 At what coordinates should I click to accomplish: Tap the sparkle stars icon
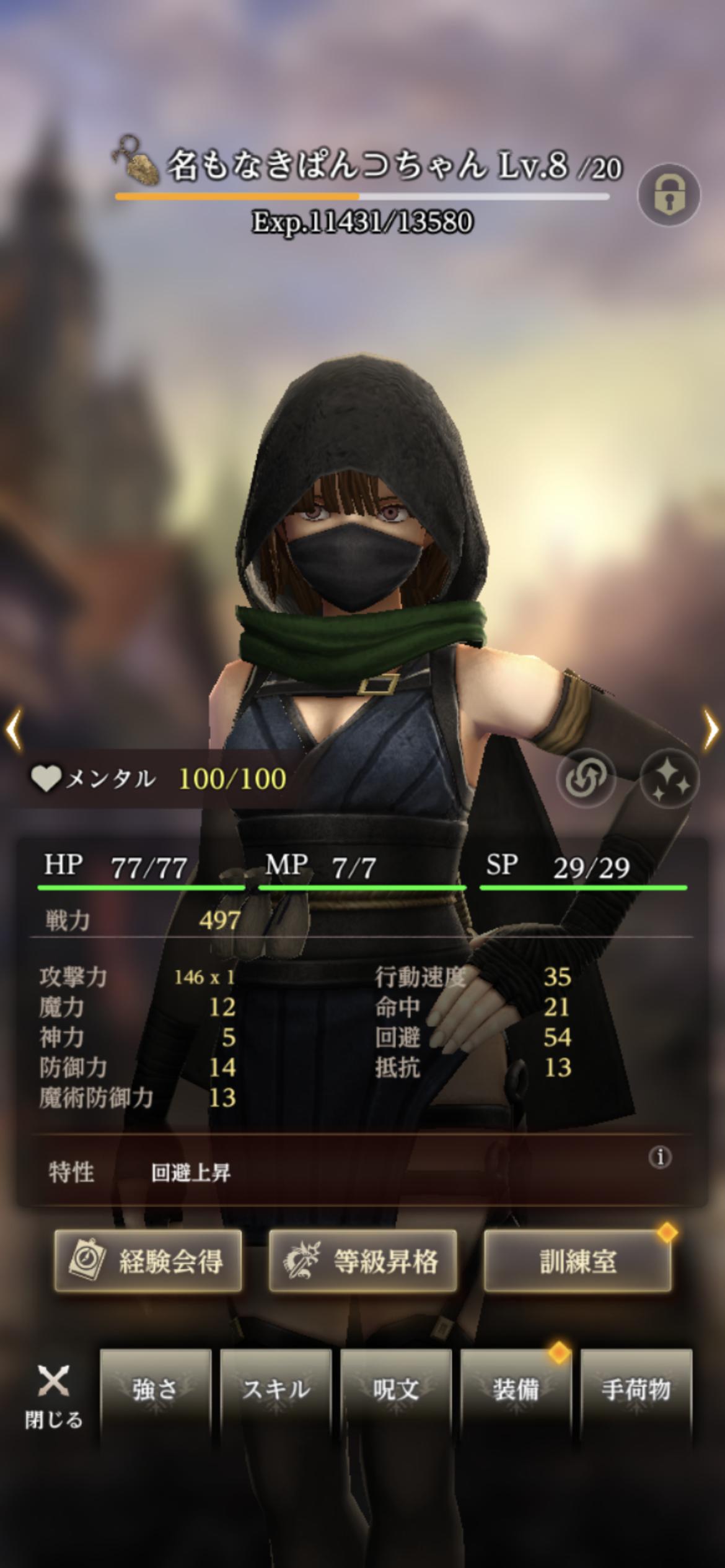[669, 778]
